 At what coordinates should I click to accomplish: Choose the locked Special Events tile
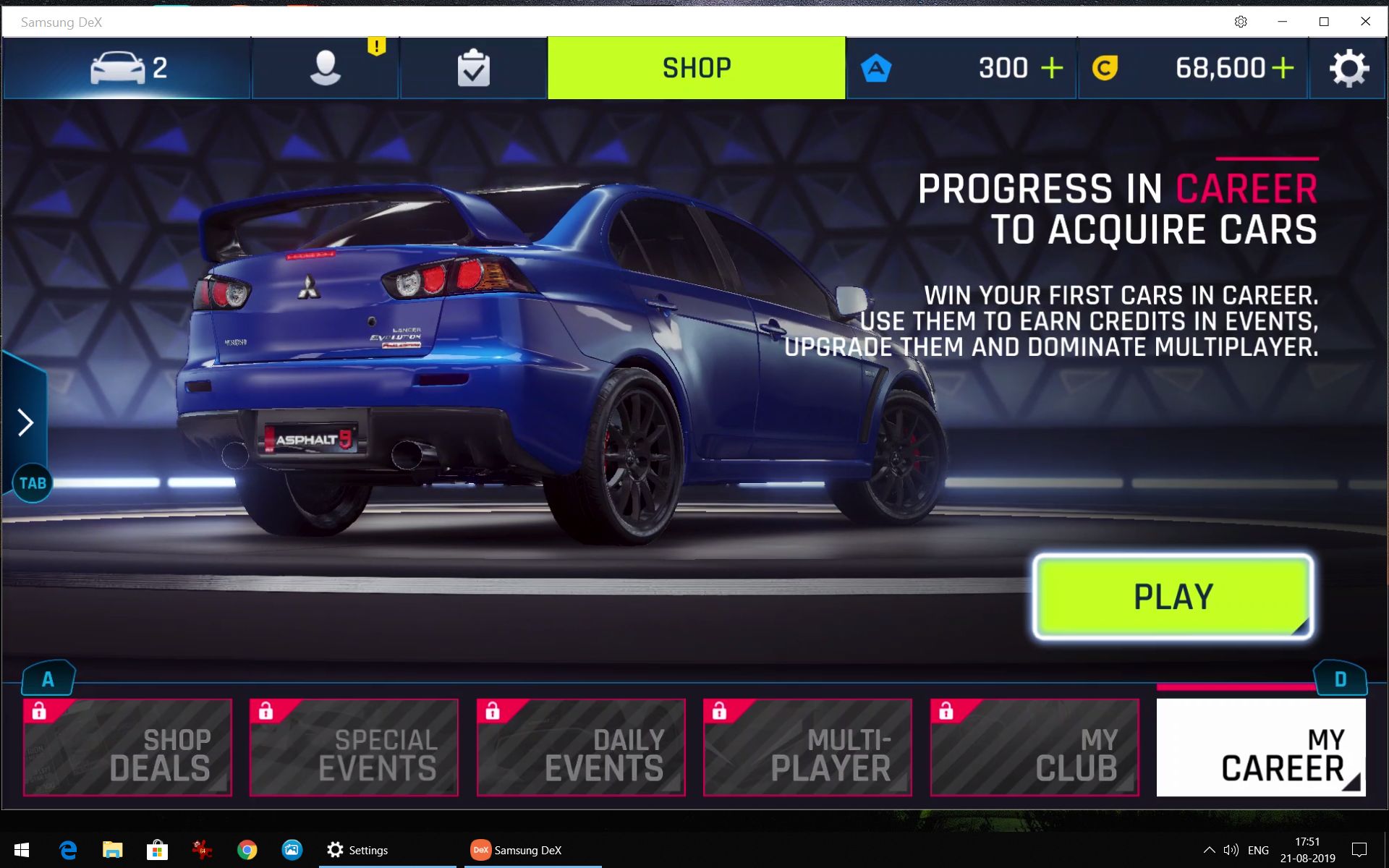point(354,747)
